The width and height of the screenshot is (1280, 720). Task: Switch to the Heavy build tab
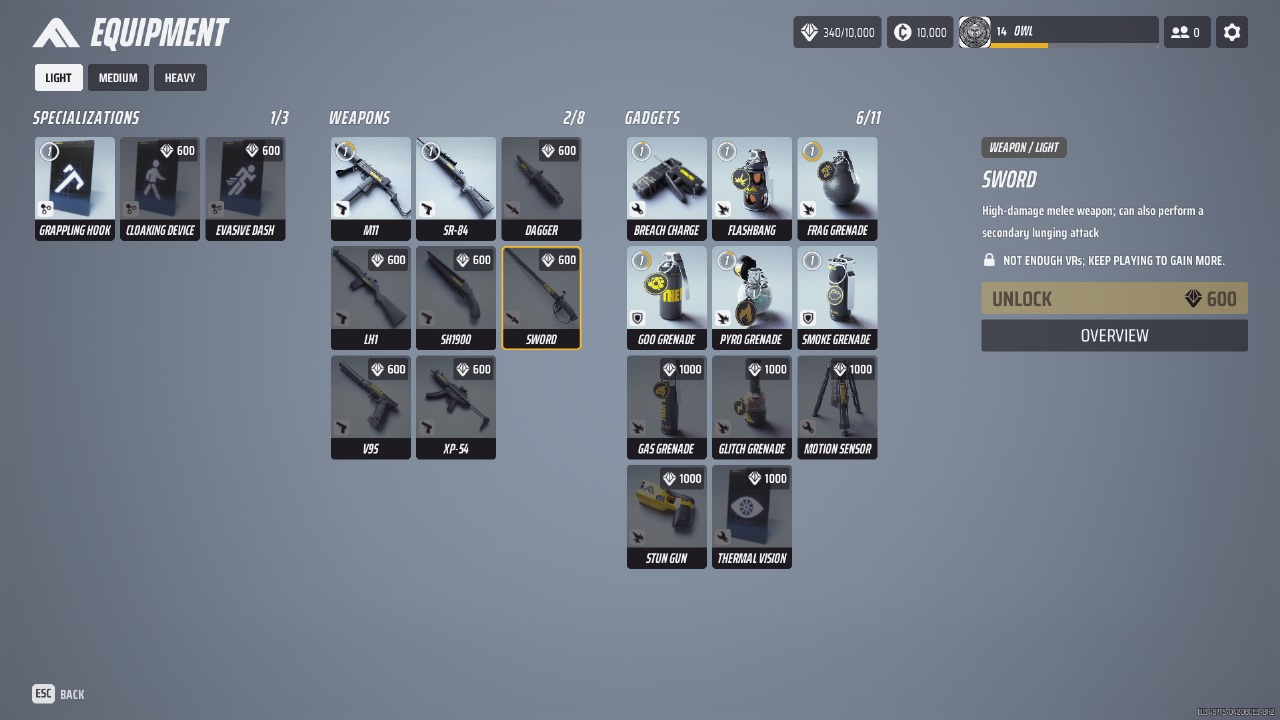click(x=180, y=78)
